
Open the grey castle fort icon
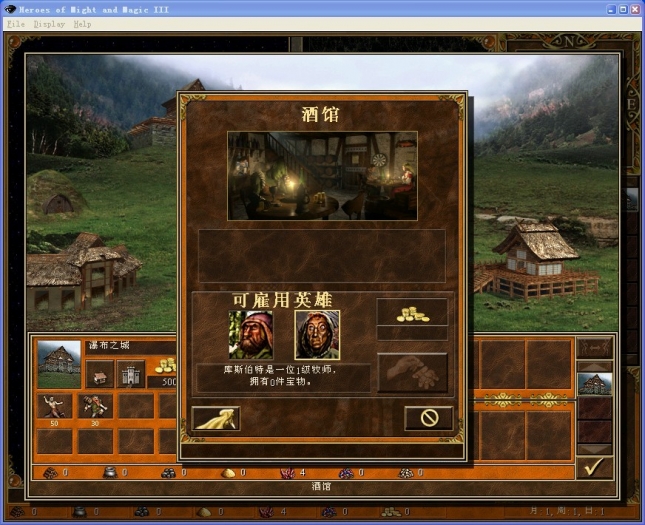(x=131, y=374)
